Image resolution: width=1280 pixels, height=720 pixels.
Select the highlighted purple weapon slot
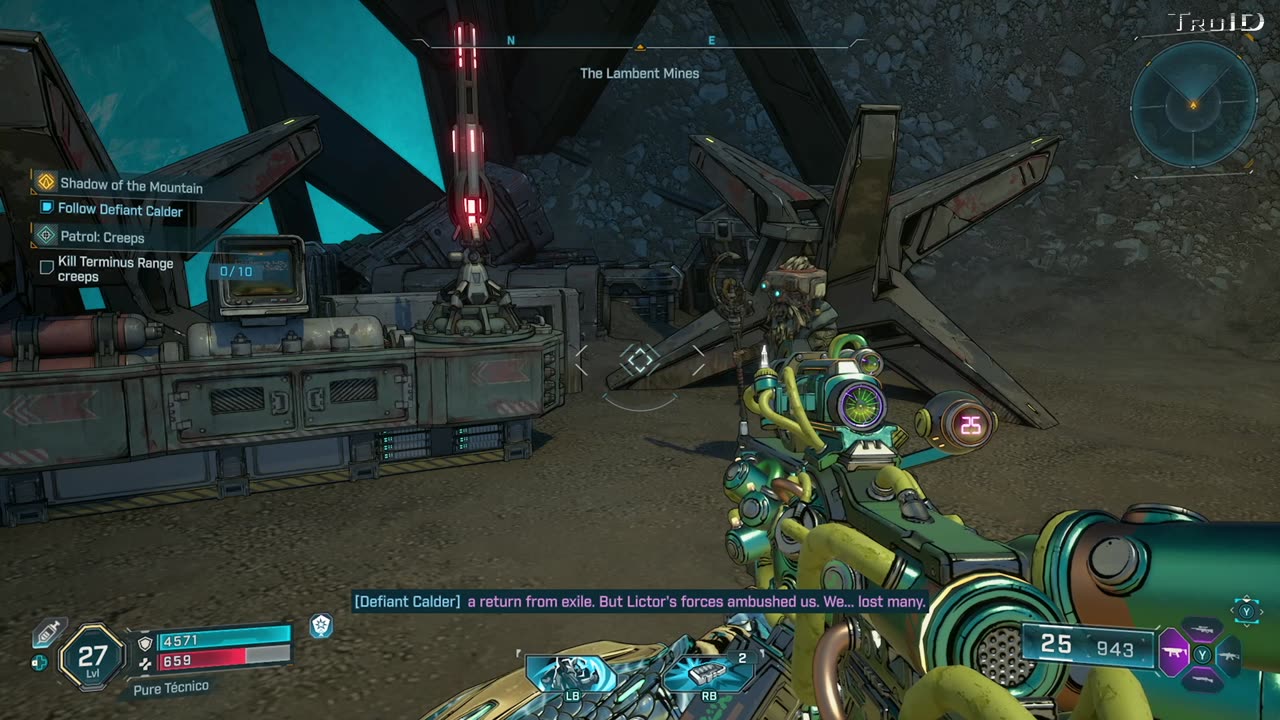click(1173, 655)
